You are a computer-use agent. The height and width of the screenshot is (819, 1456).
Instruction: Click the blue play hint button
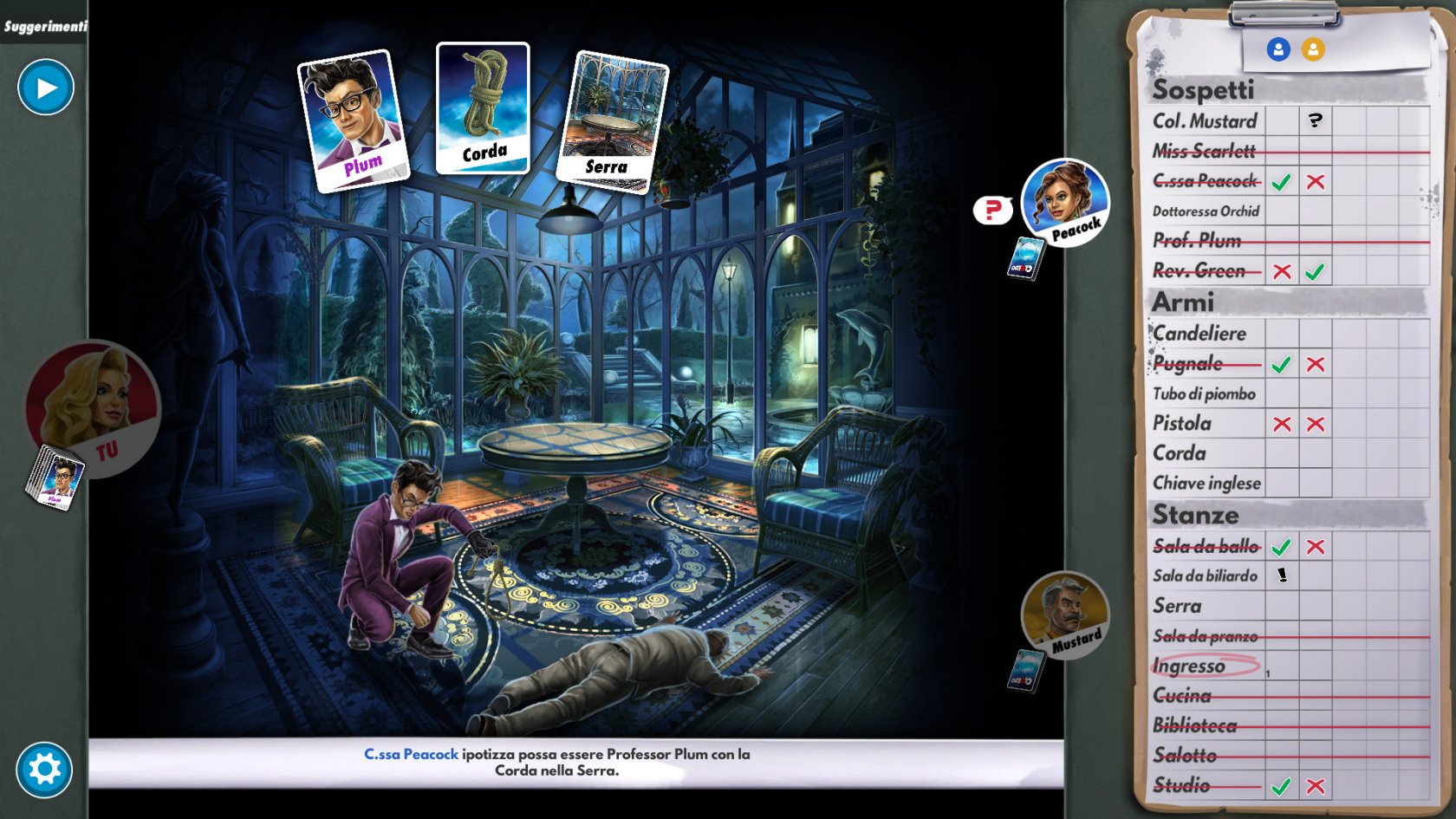(x=46, y=88)
